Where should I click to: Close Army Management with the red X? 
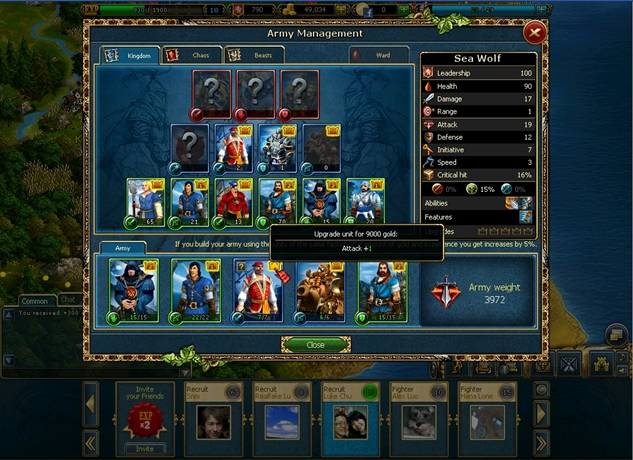534,32
